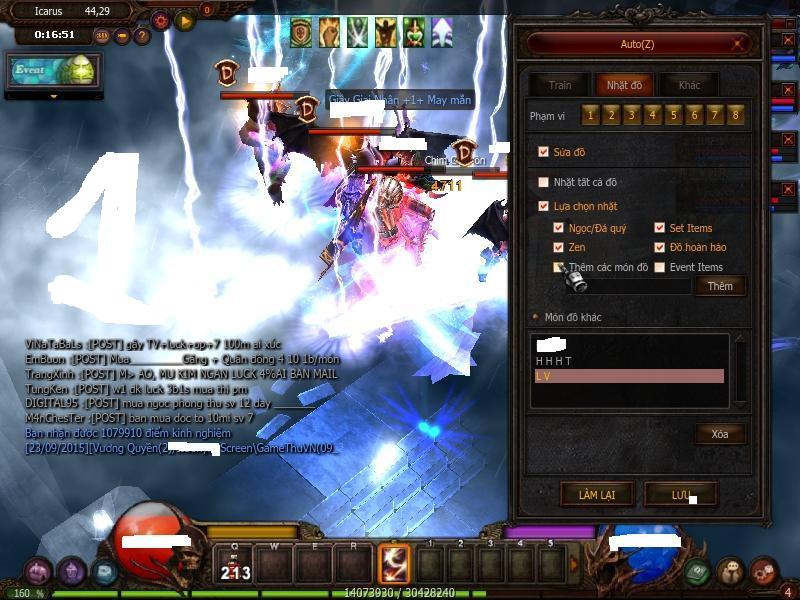Switch to the Train tab
This screenshot has height=600, width=800.
click(x=559, y=85)
